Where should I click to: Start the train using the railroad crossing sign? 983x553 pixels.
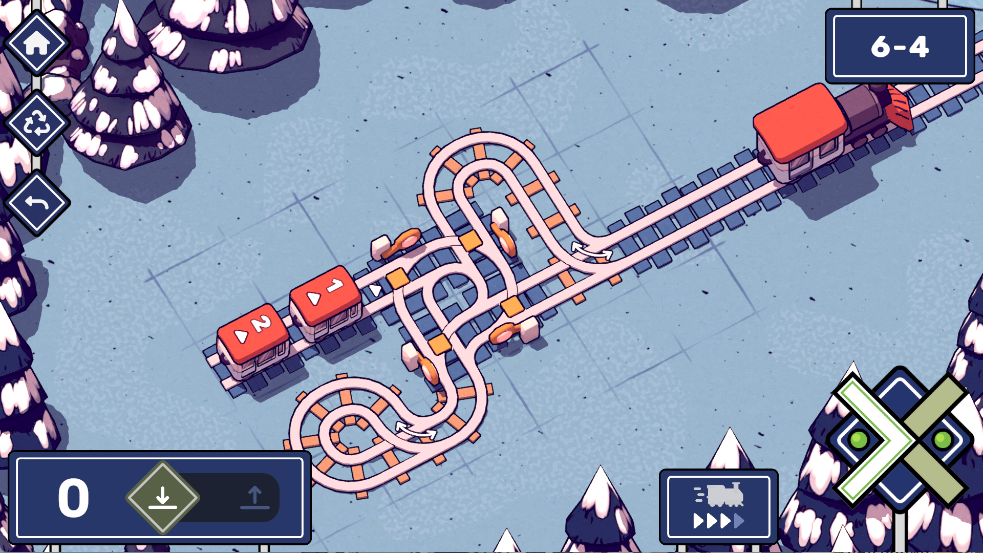(x=900, y=440)
